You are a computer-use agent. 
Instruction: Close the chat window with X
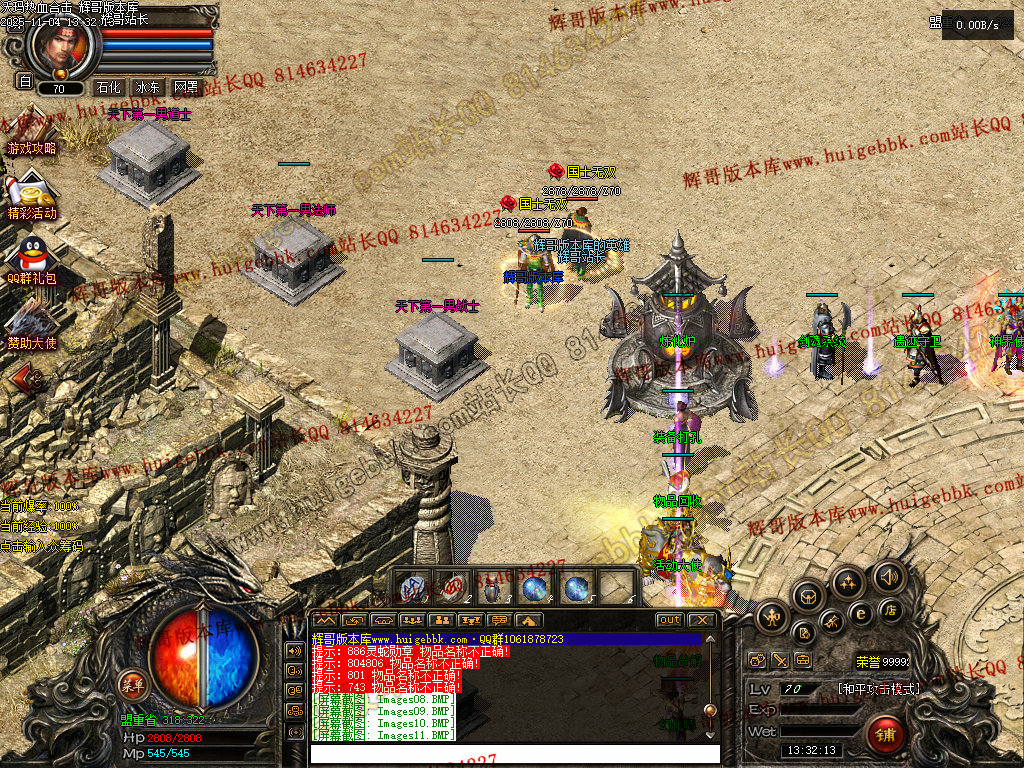(702, 620)
